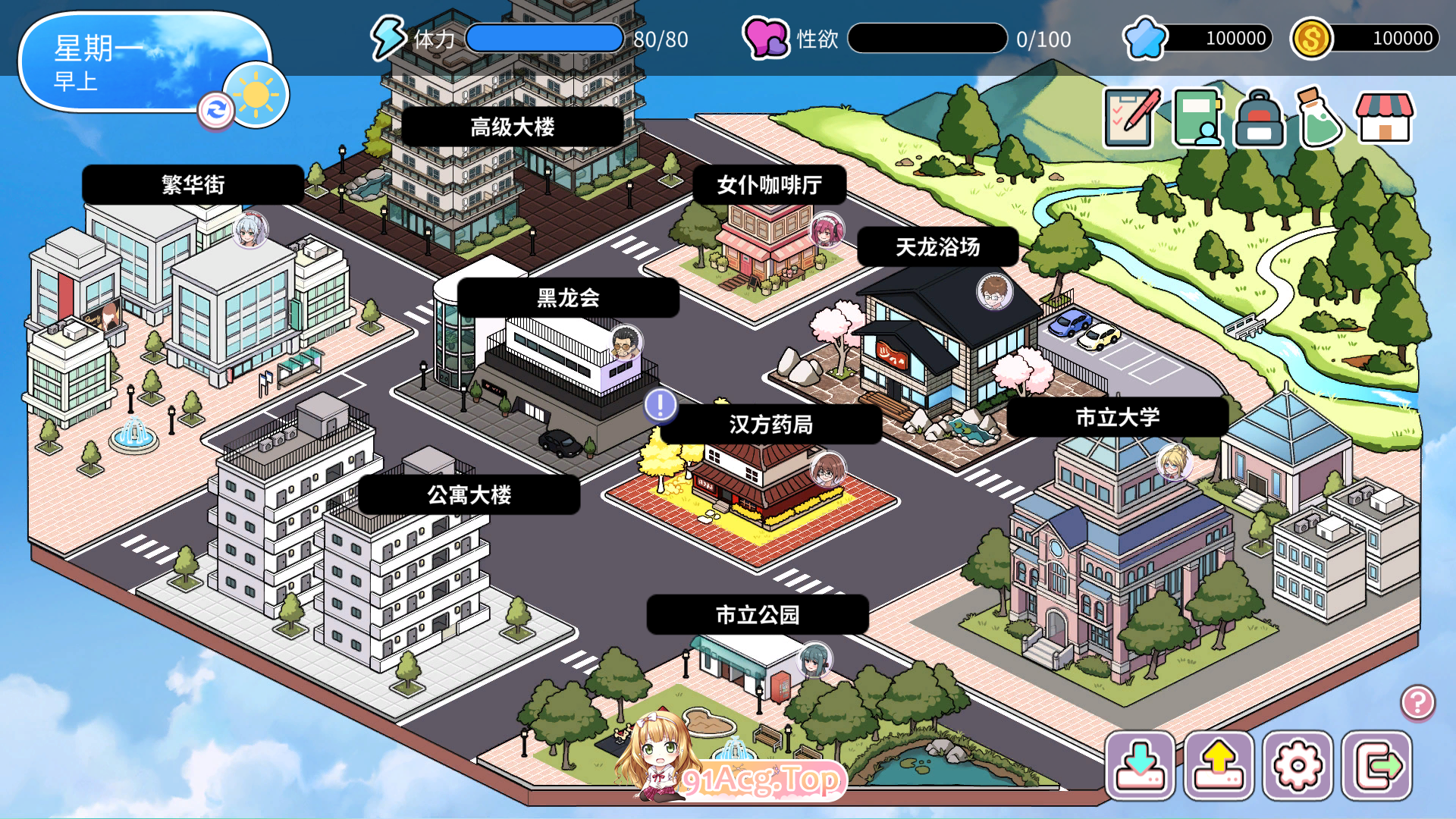Enter the 女仆咖啡厅 maid cafe

click(770, 184)
